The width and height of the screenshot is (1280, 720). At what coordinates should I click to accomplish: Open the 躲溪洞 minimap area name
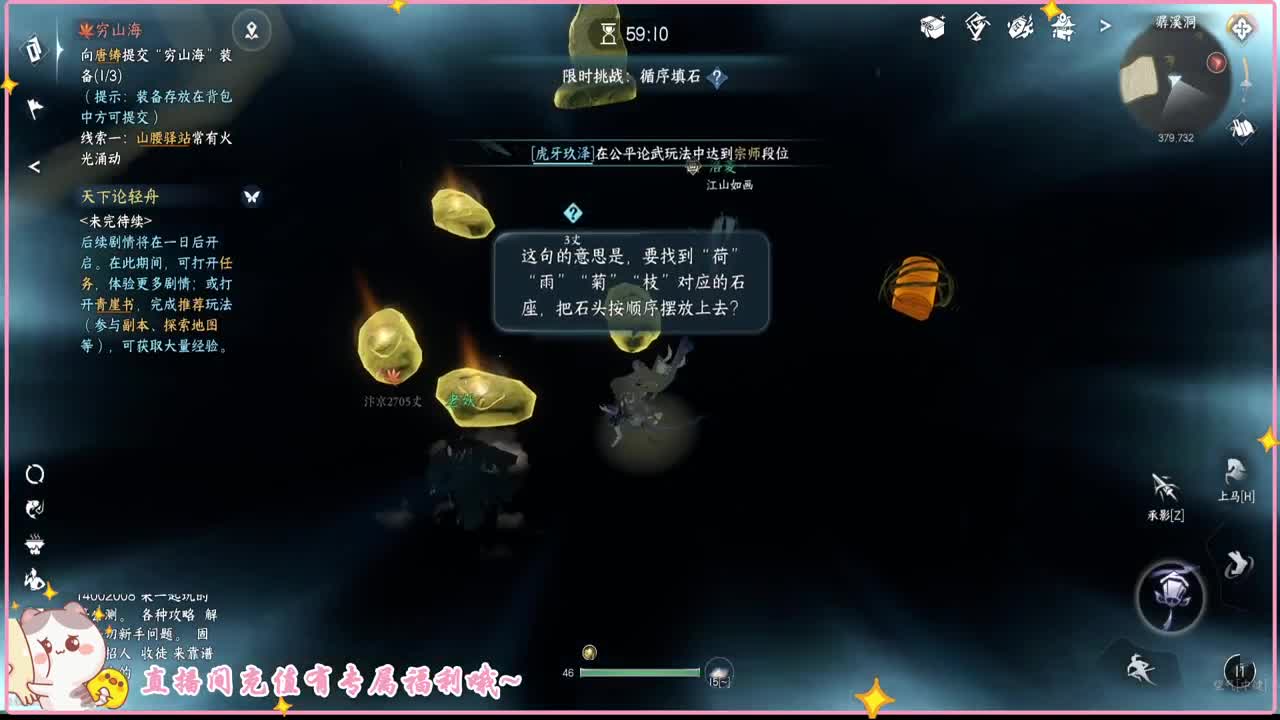1176,22
